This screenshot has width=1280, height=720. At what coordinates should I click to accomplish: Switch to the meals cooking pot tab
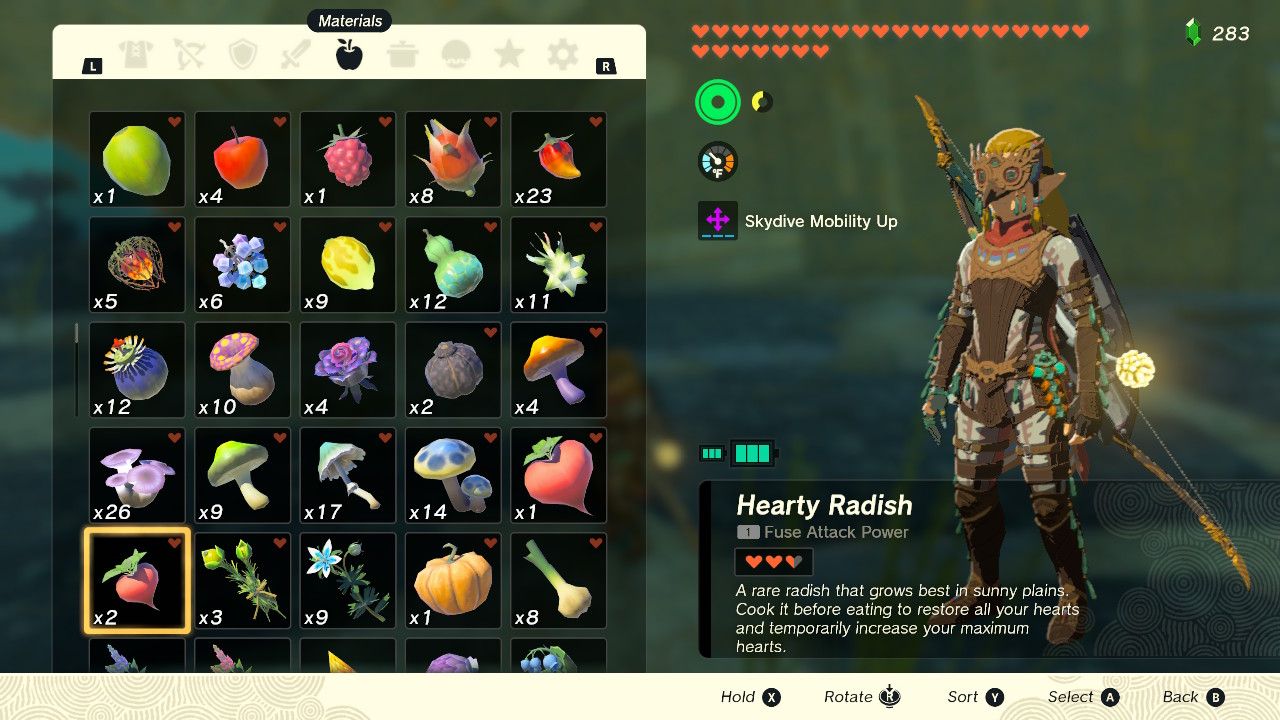tap(402, 55)
